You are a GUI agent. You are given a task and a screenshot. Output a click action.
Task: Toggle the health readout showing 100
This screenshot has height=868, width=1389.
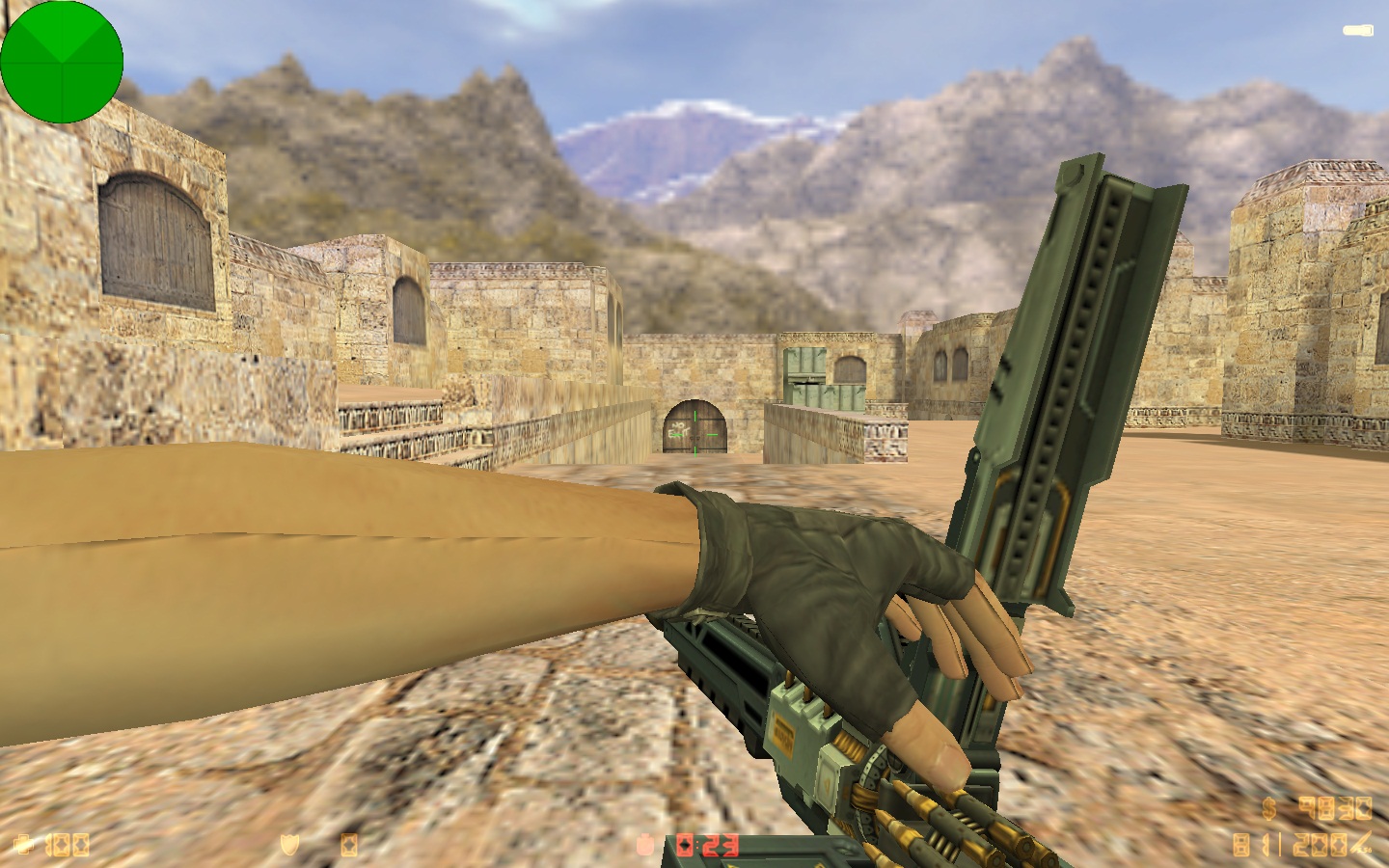[x=69, y=844]
